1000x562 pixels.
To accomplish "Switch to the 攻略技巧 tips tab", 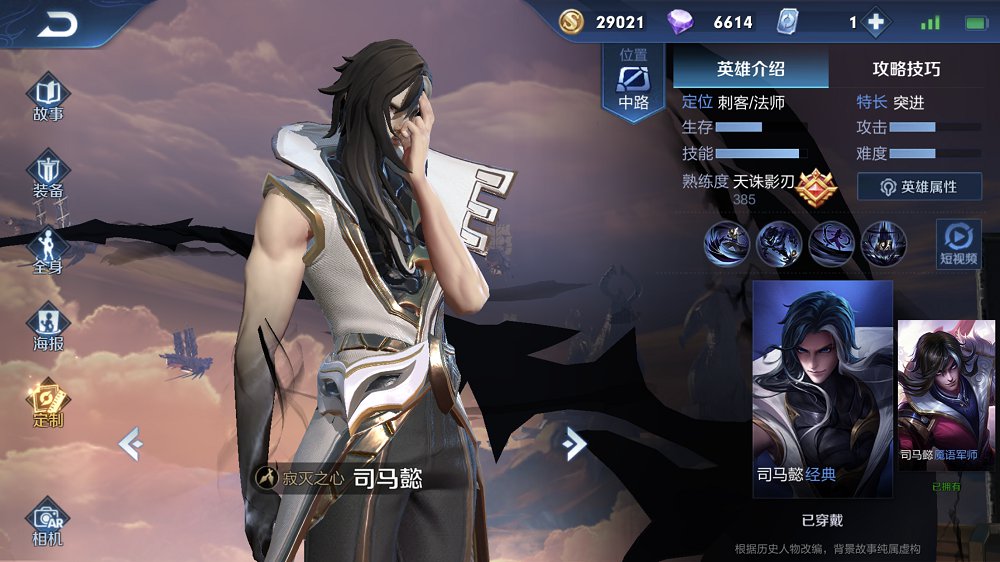I will pyautogui.click(x=906, y=69).
